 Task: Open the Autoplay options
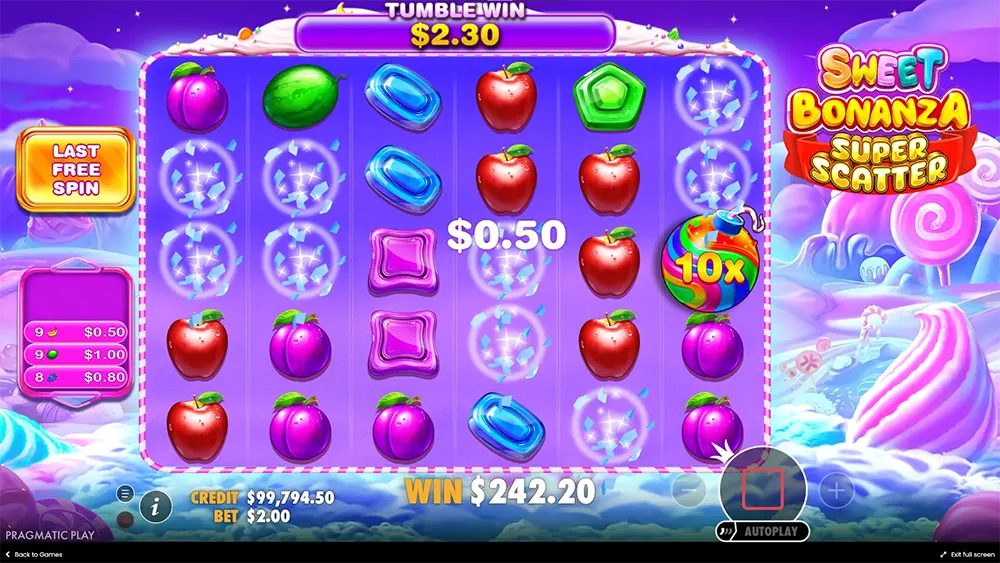click(762, 531)
